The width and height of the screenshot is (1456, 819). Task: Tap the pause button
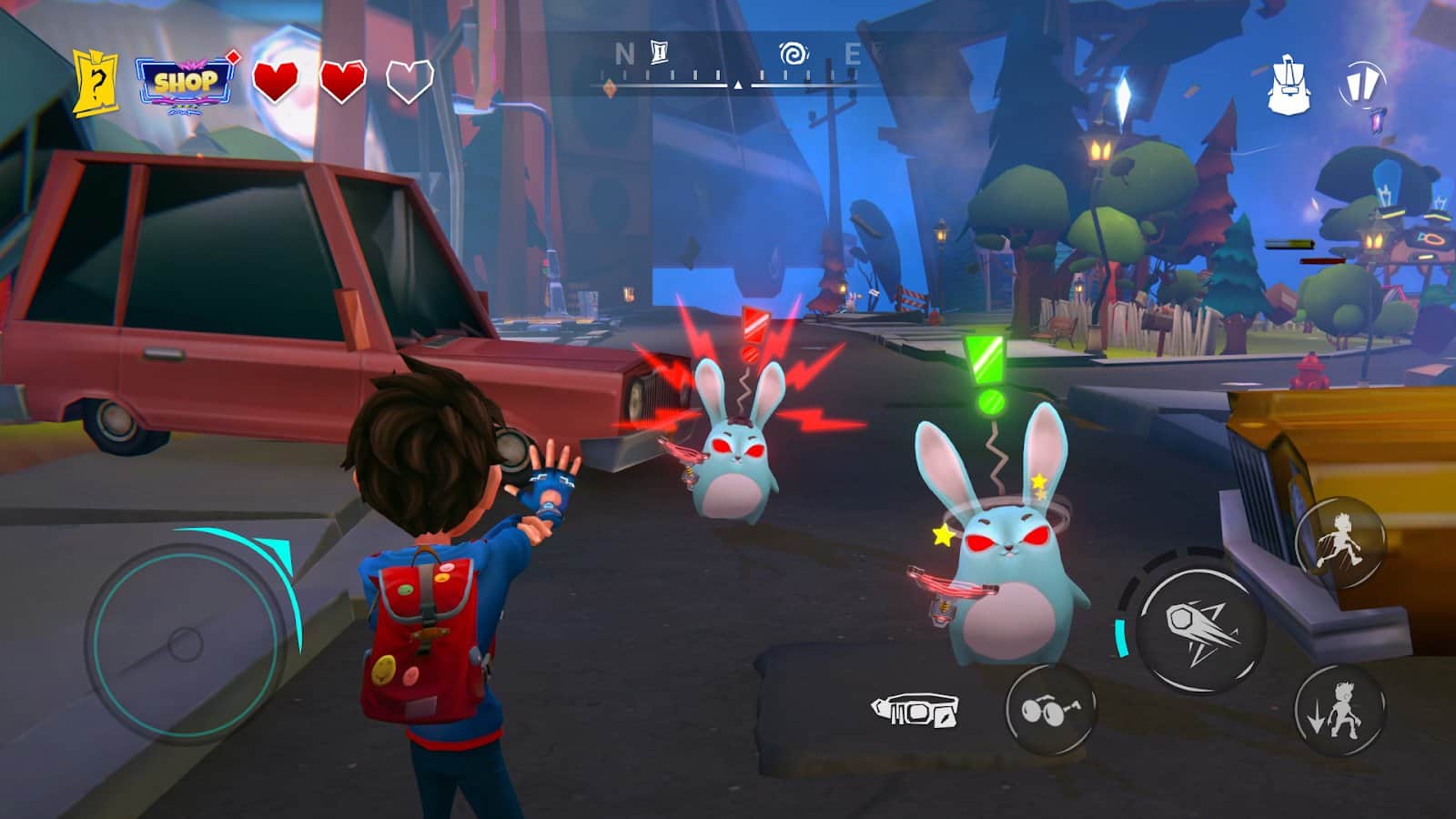(1362, 86)
